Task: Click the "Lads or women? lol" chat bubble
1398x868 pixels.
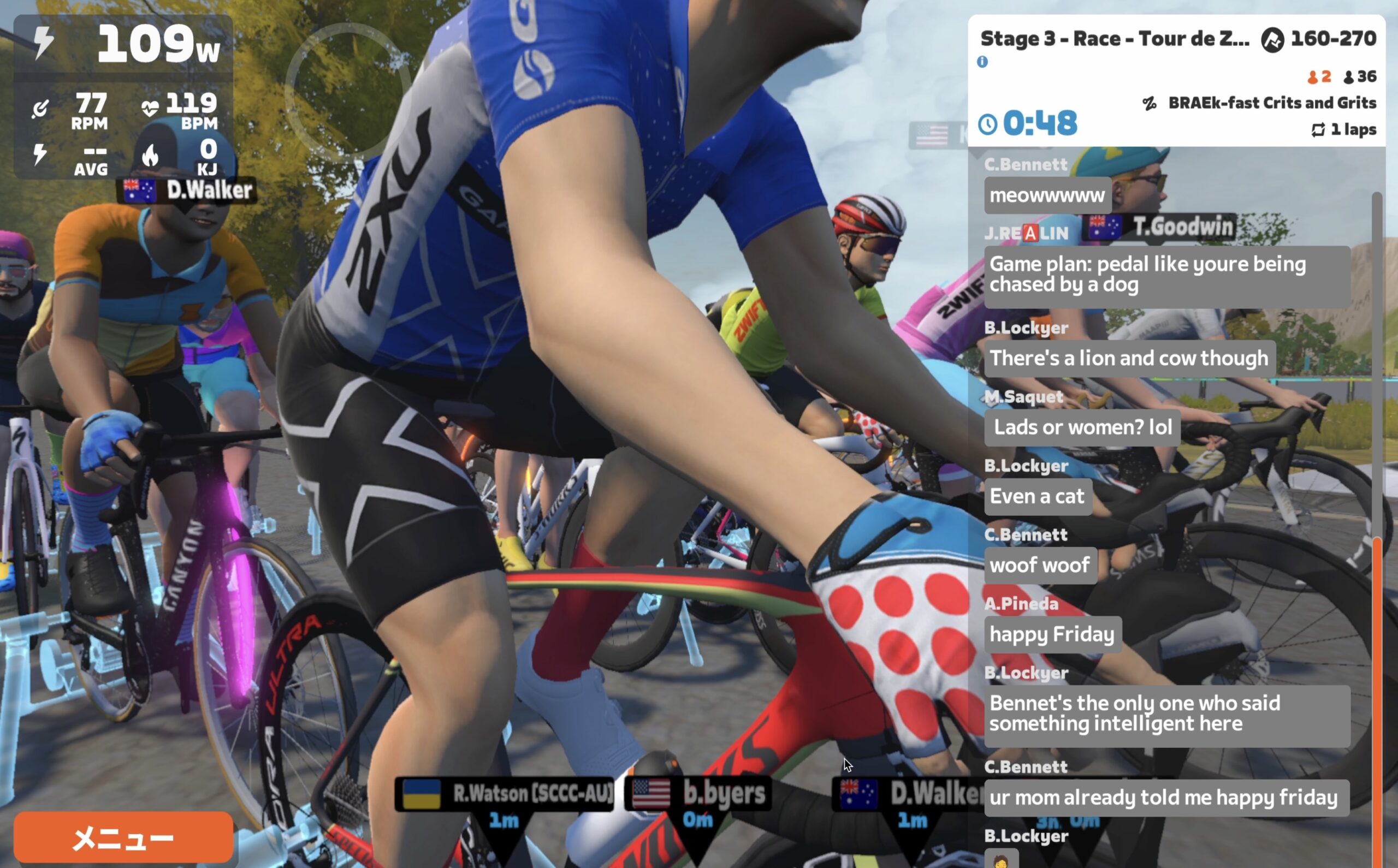Action: pos(1082,427)
